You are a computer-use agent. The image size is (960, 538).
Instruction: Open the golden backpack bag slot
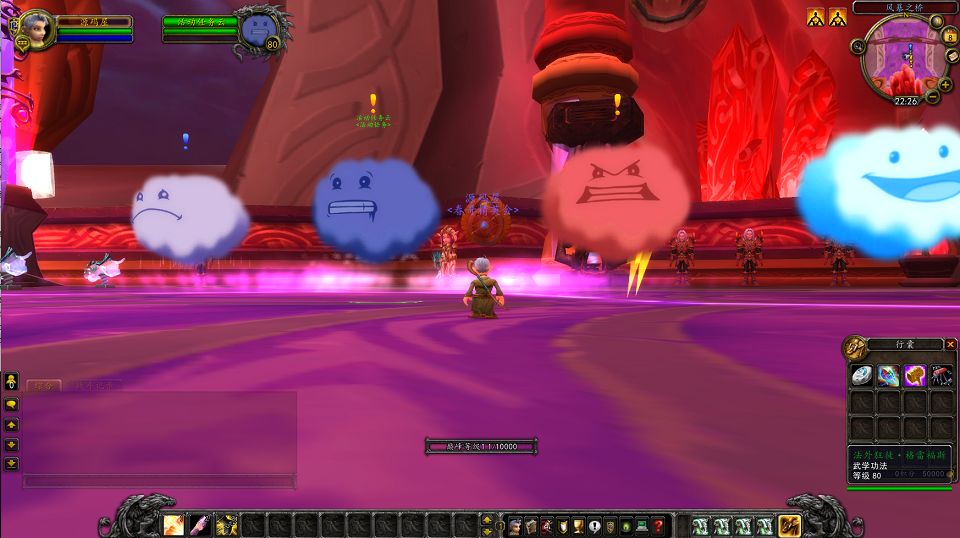[x=790, y=525]
